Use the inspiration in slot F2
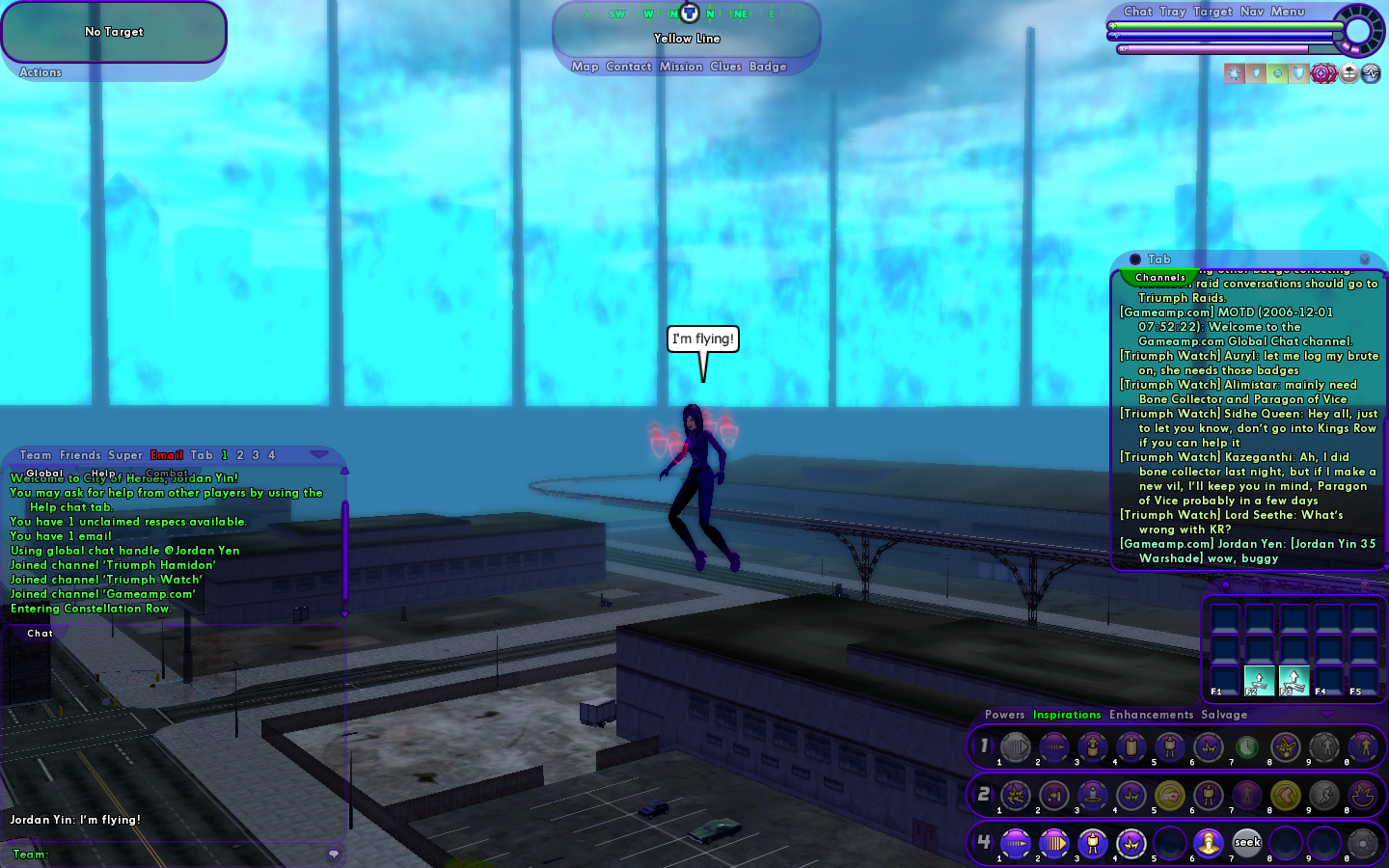The height and width of the screenshot is (868, 1389). point(1259,680)
